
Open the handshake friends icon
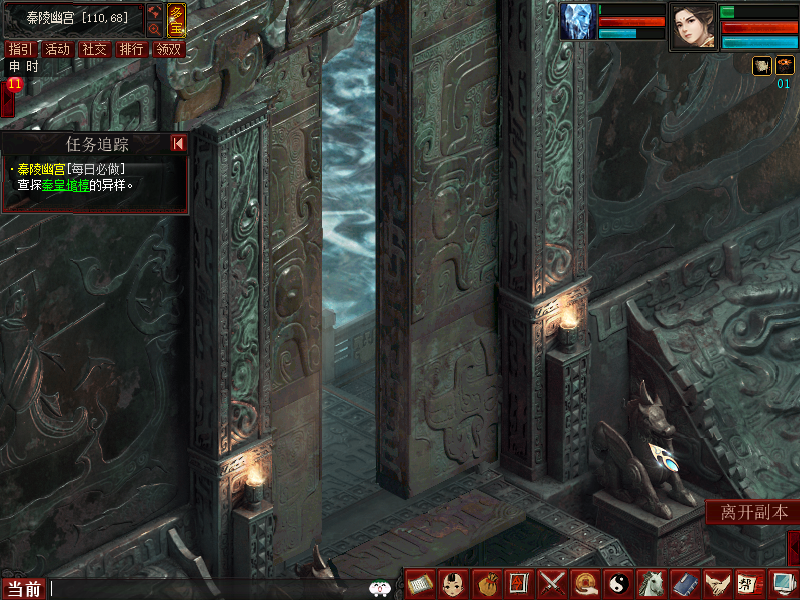tap(716, 582)
